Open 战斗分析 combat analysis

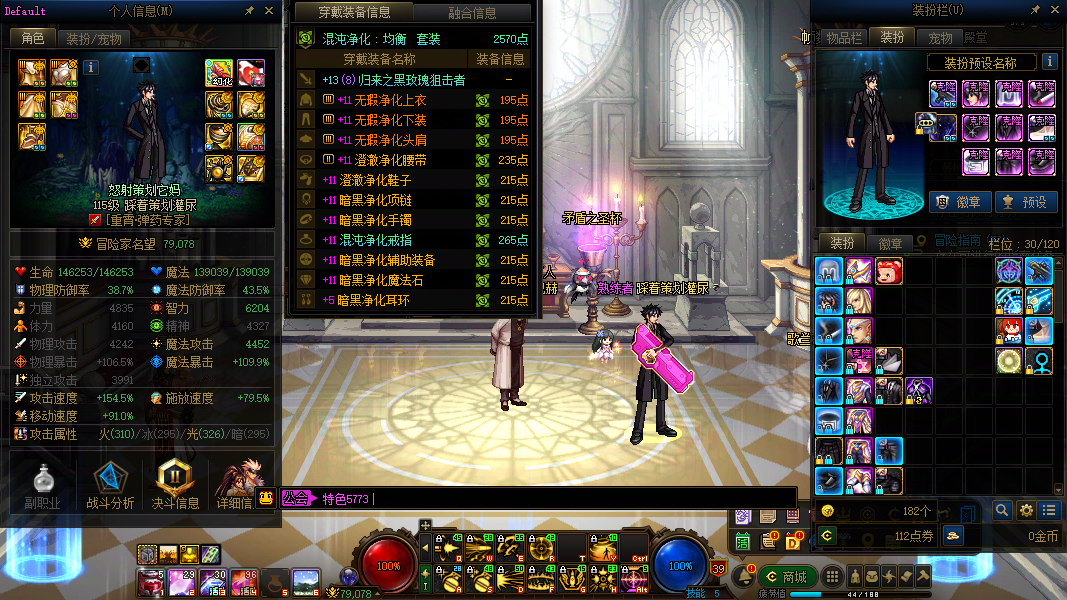coord(109,486)
